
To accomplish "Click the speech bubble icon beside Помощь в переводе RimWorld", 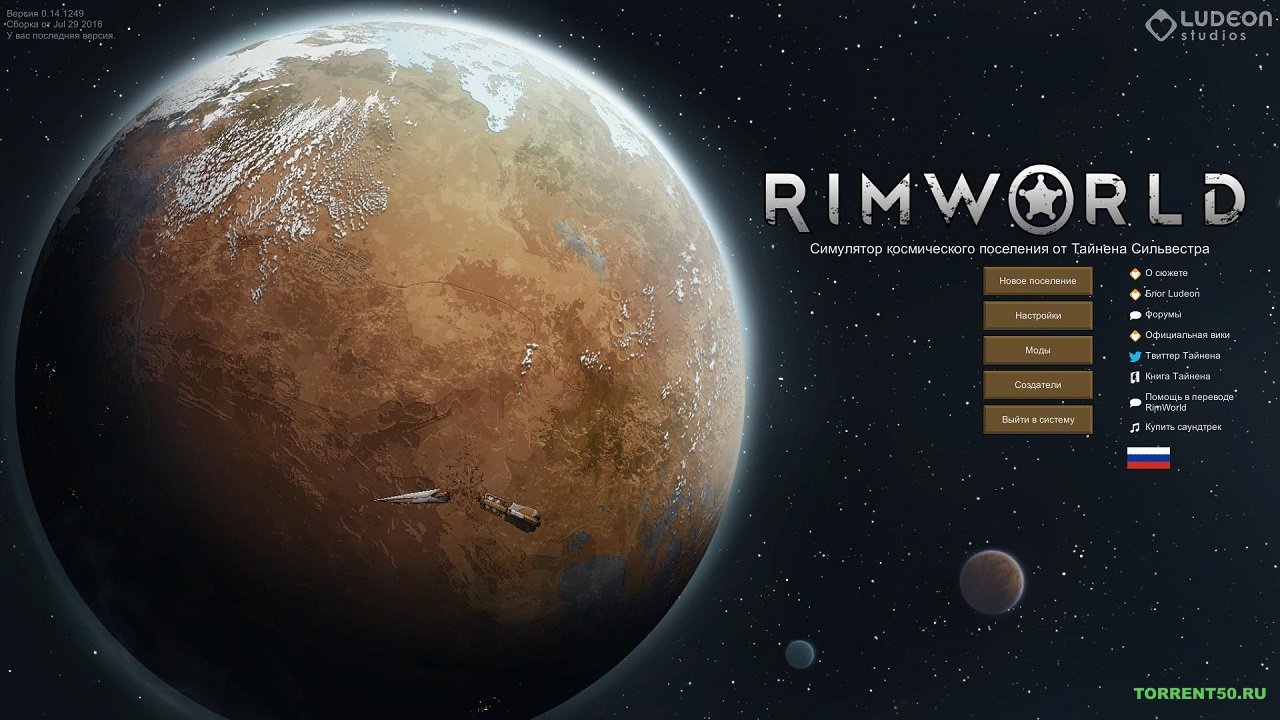I will pyautogui.click(x=1135, y=401).
